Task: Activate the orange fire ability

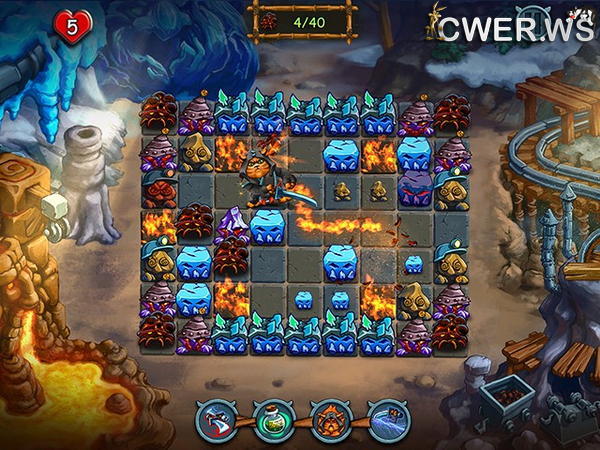Action: 331,420
